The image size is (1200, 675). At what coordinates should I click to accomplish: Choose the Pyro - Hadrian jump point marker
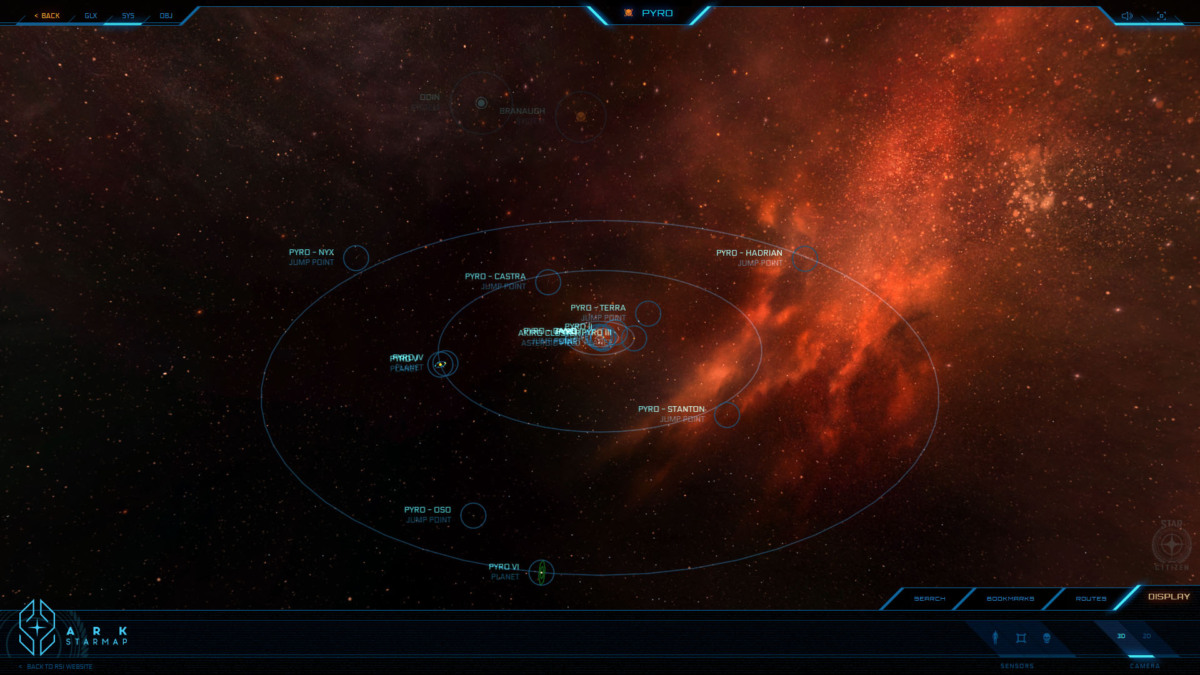(804, 259)
